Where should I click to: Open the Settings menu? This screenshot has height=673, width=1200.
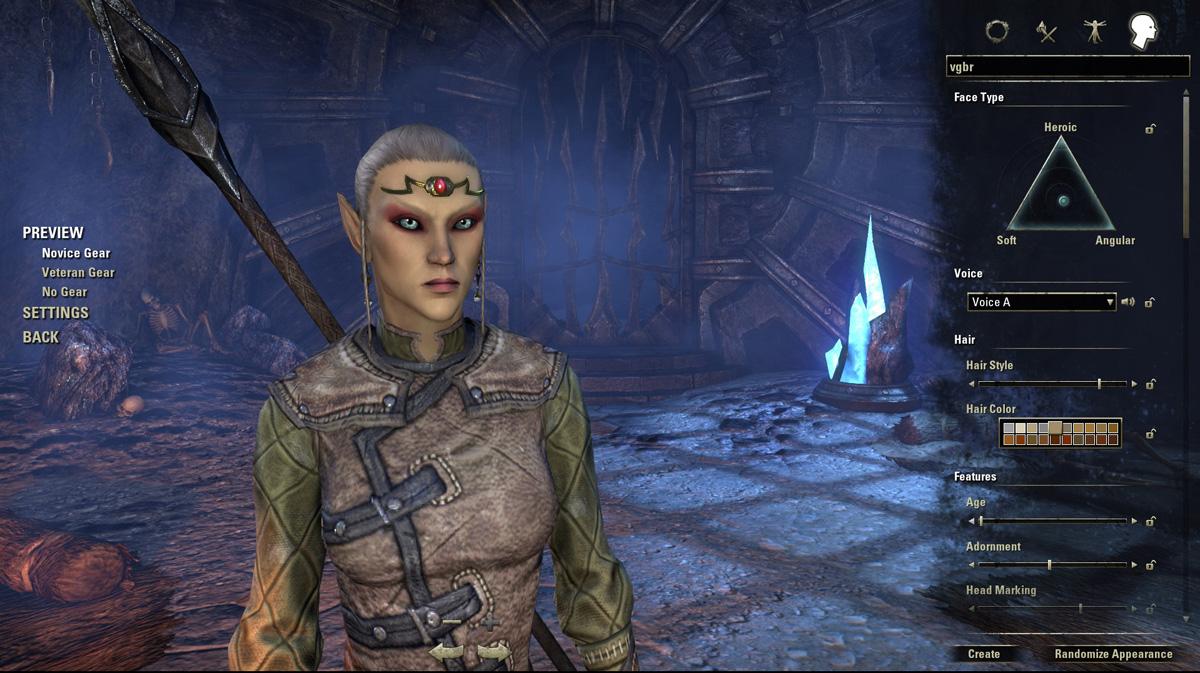[x=56, y=313]
